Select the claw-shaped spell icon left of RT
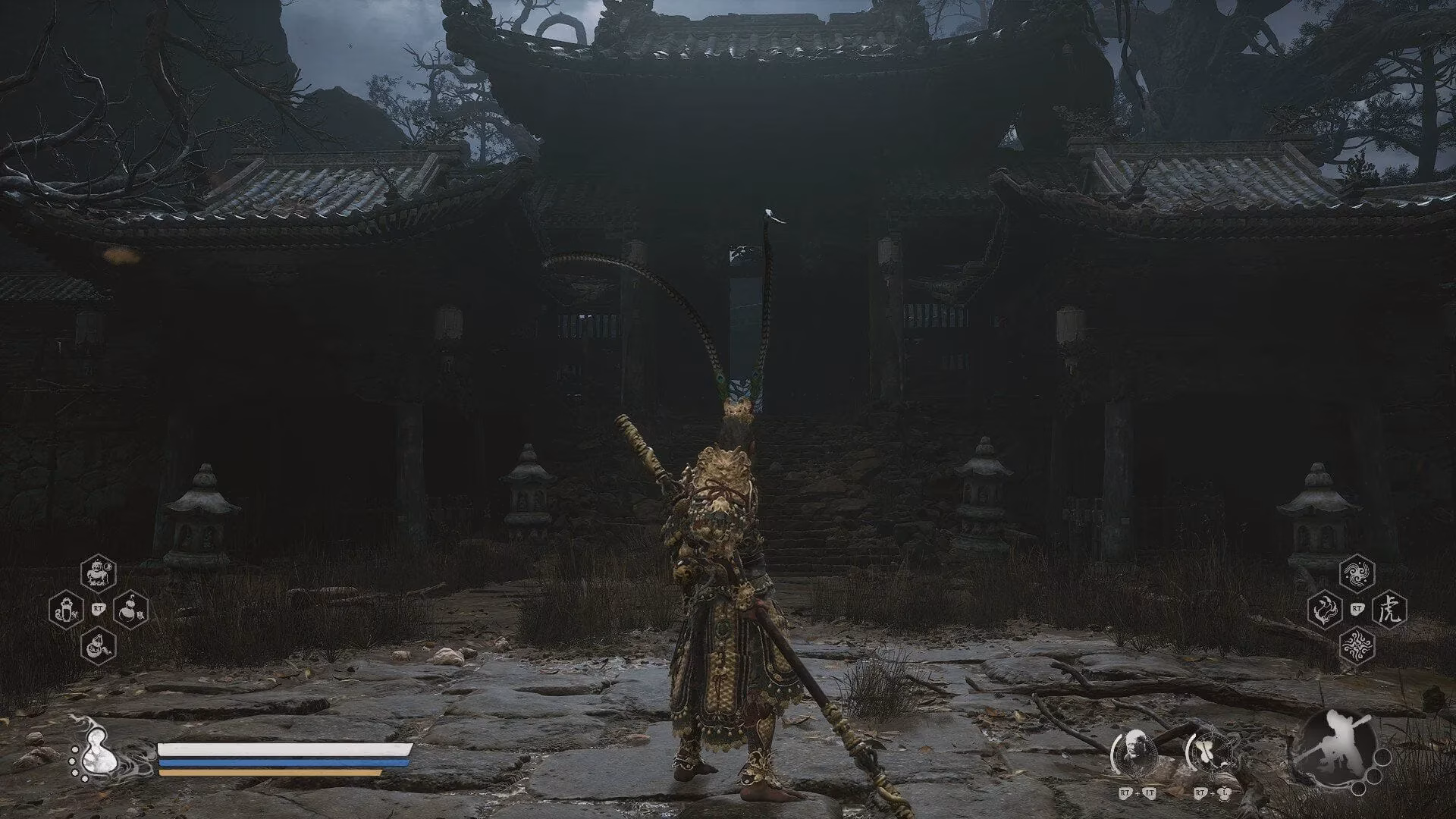Viewport: 1456px width, 819px height. [x=1325, y=608]
